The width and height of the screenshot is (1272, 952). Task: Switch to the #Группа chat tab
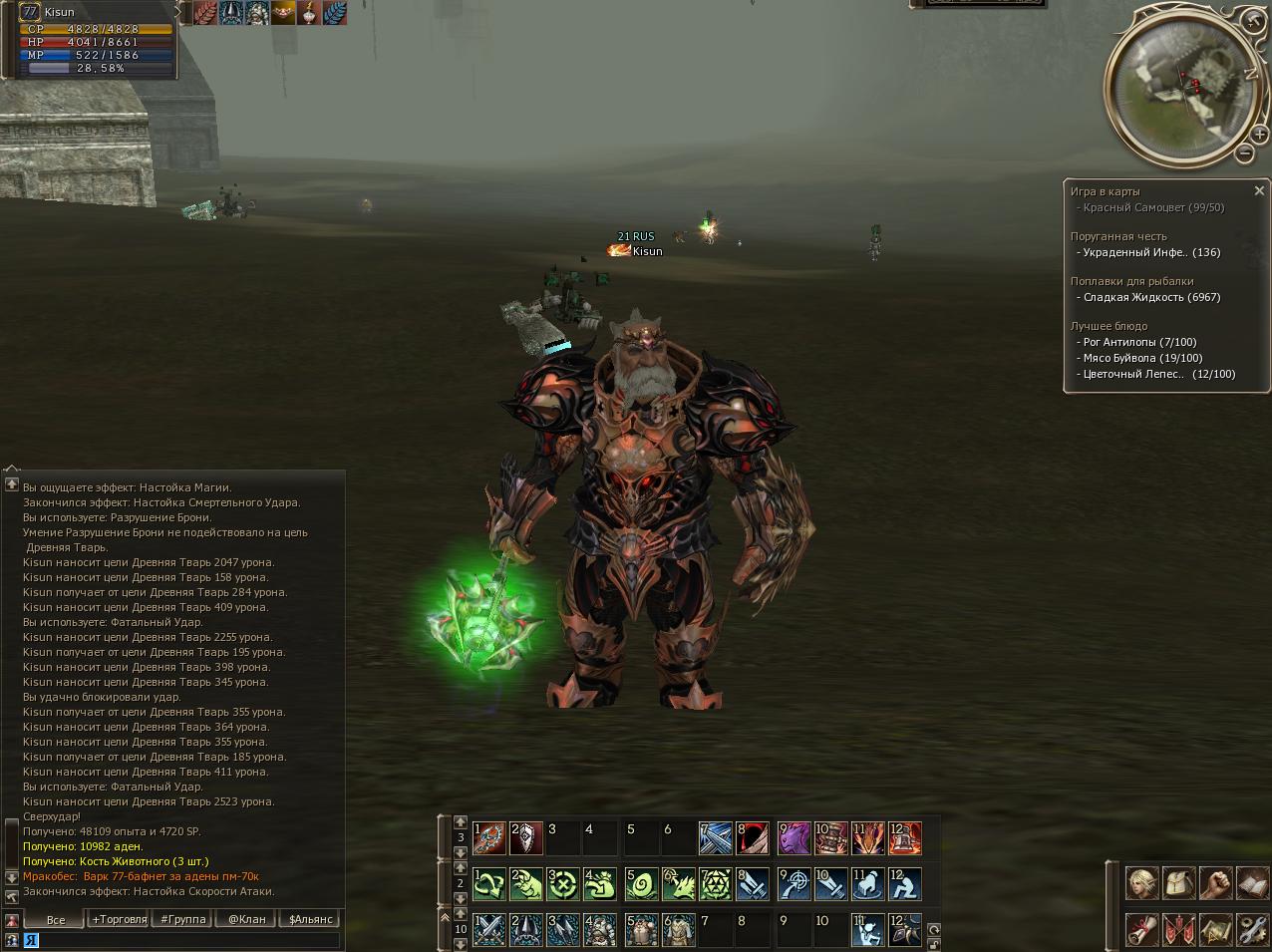182,919
